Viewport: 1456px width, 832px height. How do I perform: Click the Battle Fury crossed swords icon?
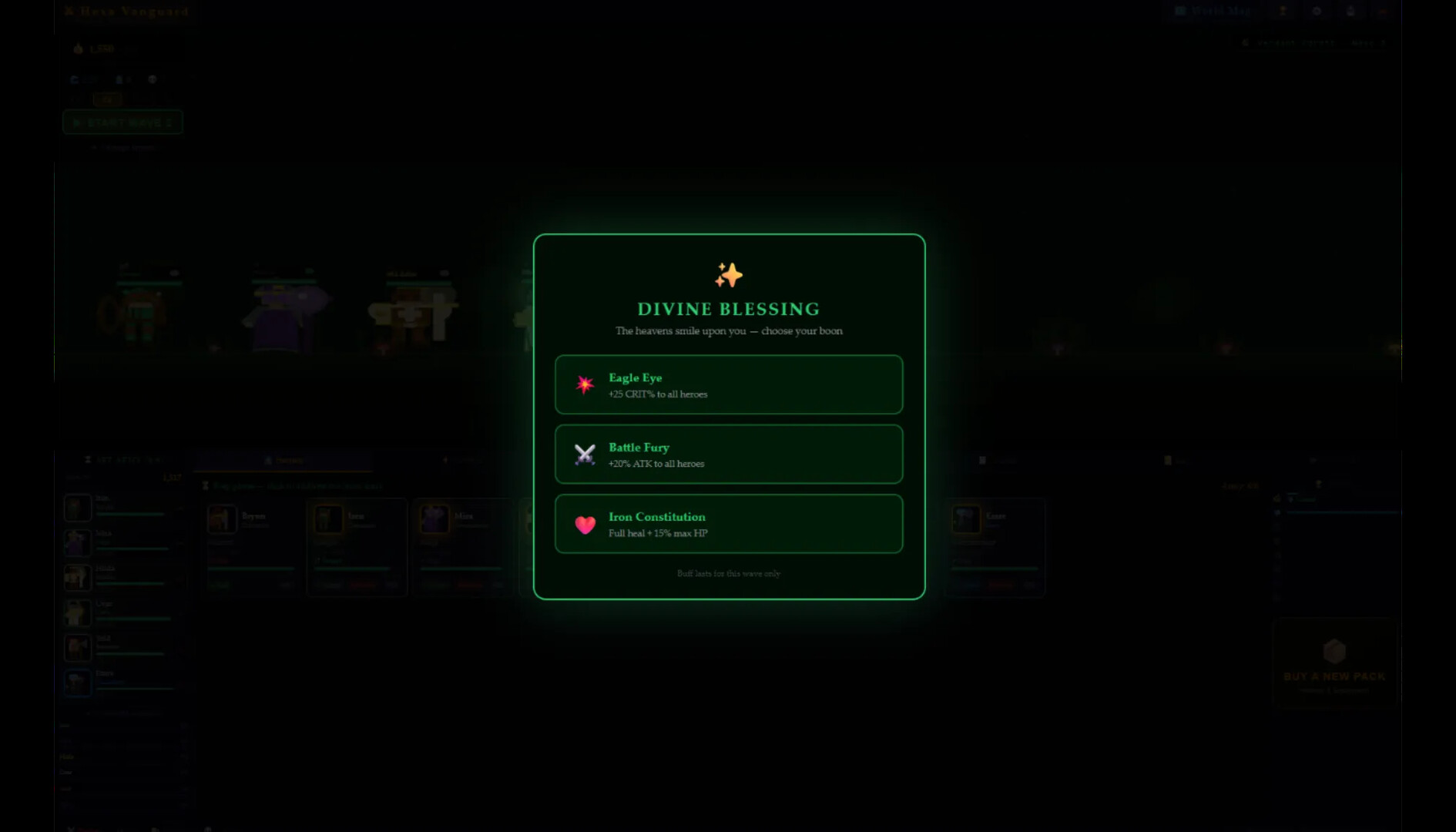(585, 454)
